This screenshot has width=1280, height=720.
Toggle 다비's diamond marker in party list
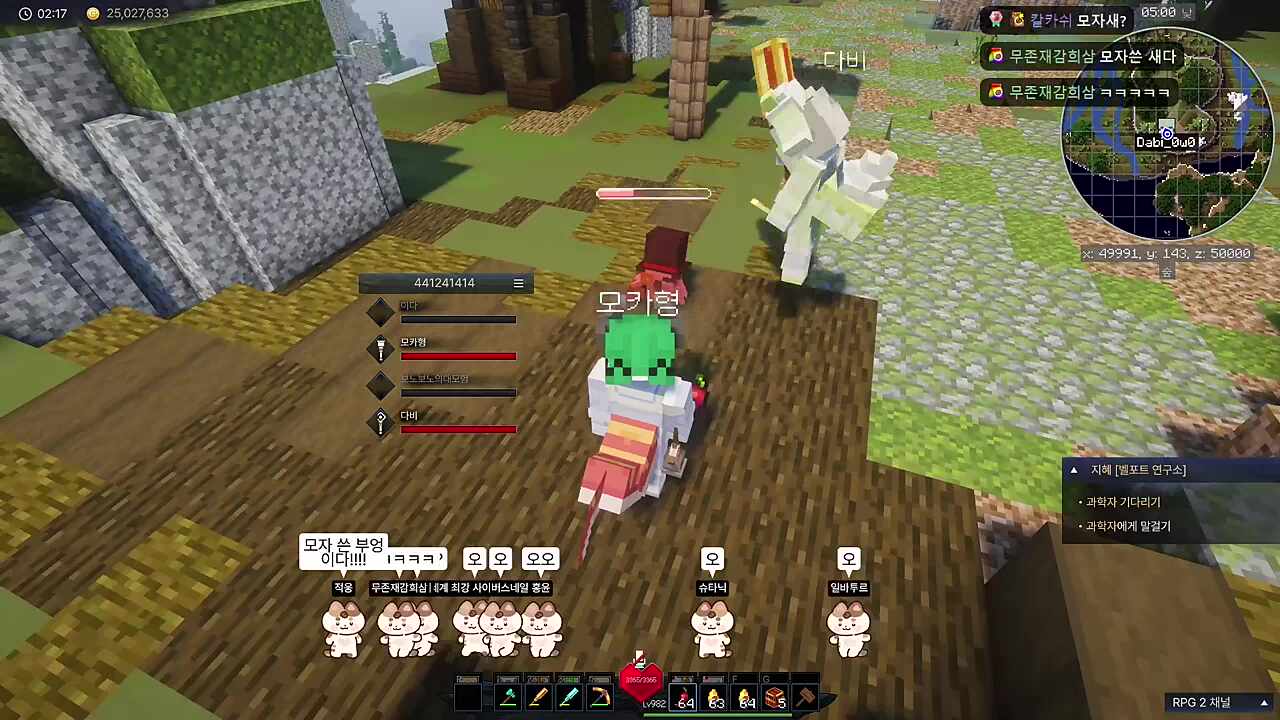click(380, 422)
